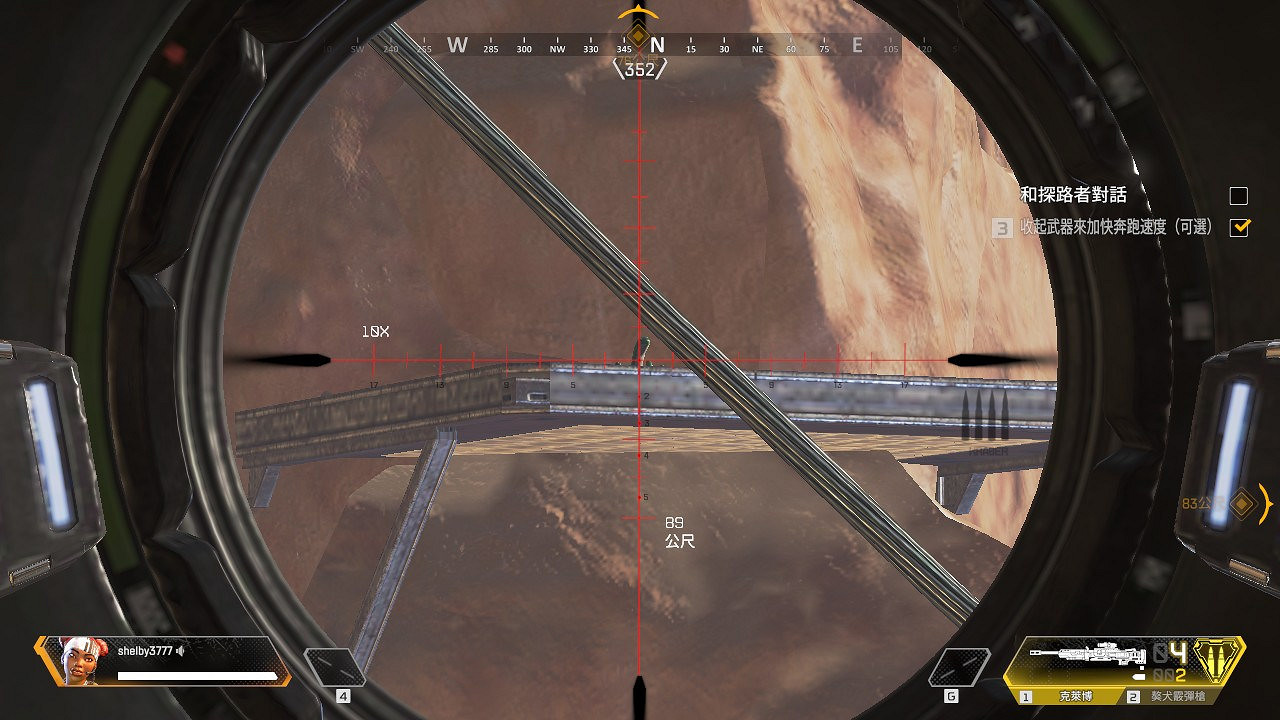The width and height of the screenshot is (1280, 720).
Task: Check the 和探路者對話 objective box
Action: (x=1240, y=196)
